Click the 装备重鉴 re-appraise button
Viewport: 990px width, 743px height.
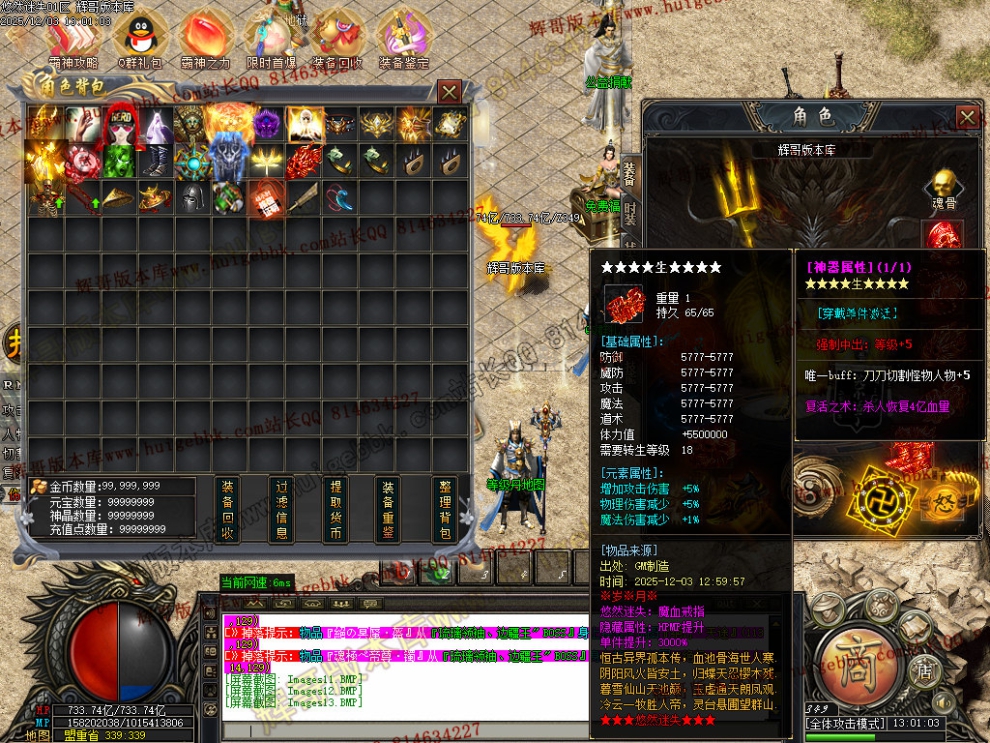click(x=389, y=510)
